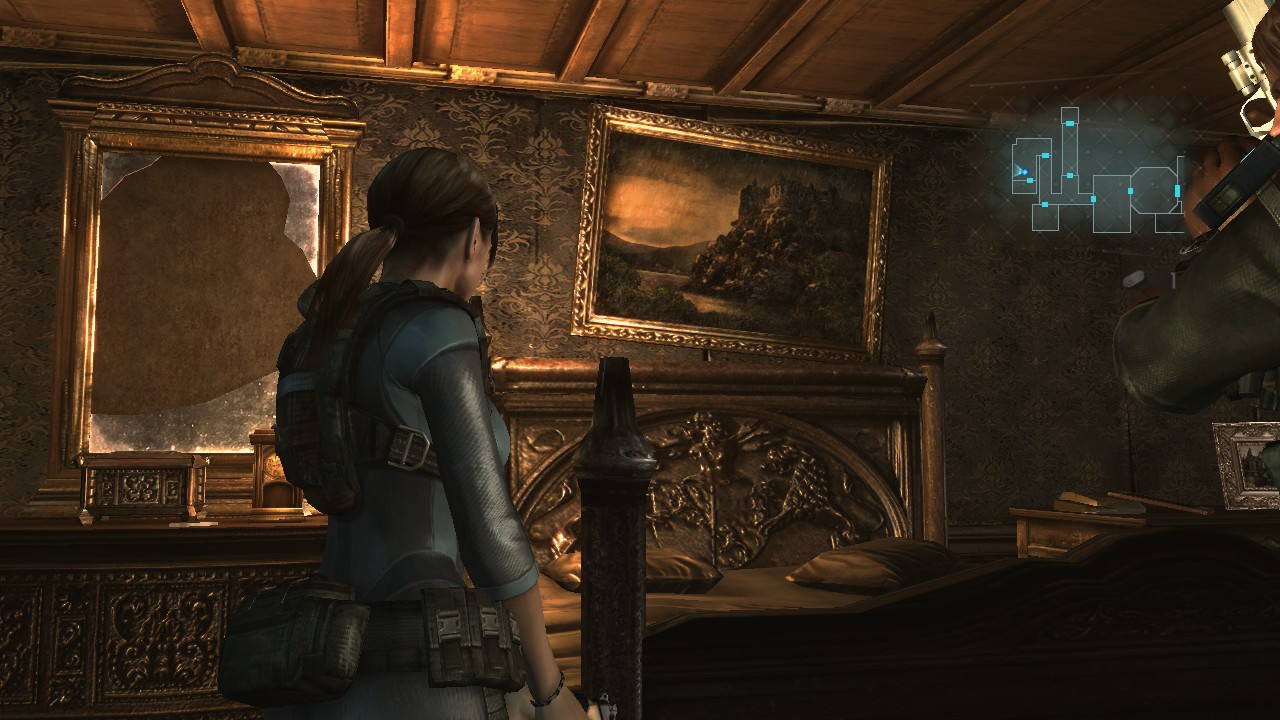1280x720 pixels.
Task: Click the blue player dot on the minimap
Action: click(x=1024, y=171)
